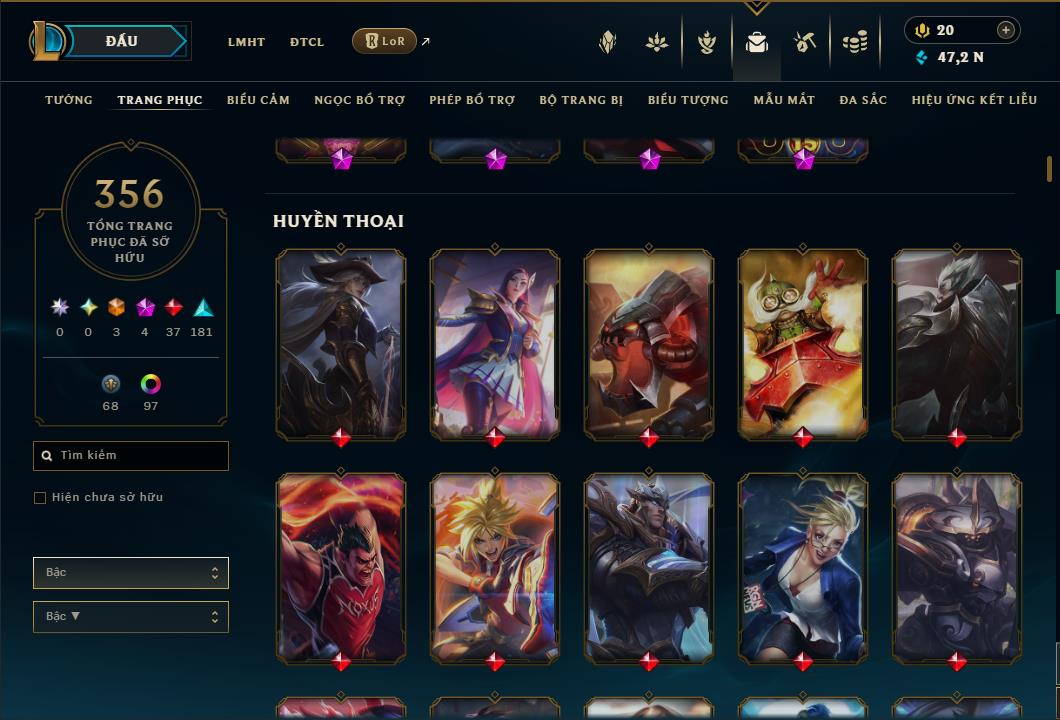Open the Bậc grouping dropdown
1060x720 pixels.
[131, 573]
